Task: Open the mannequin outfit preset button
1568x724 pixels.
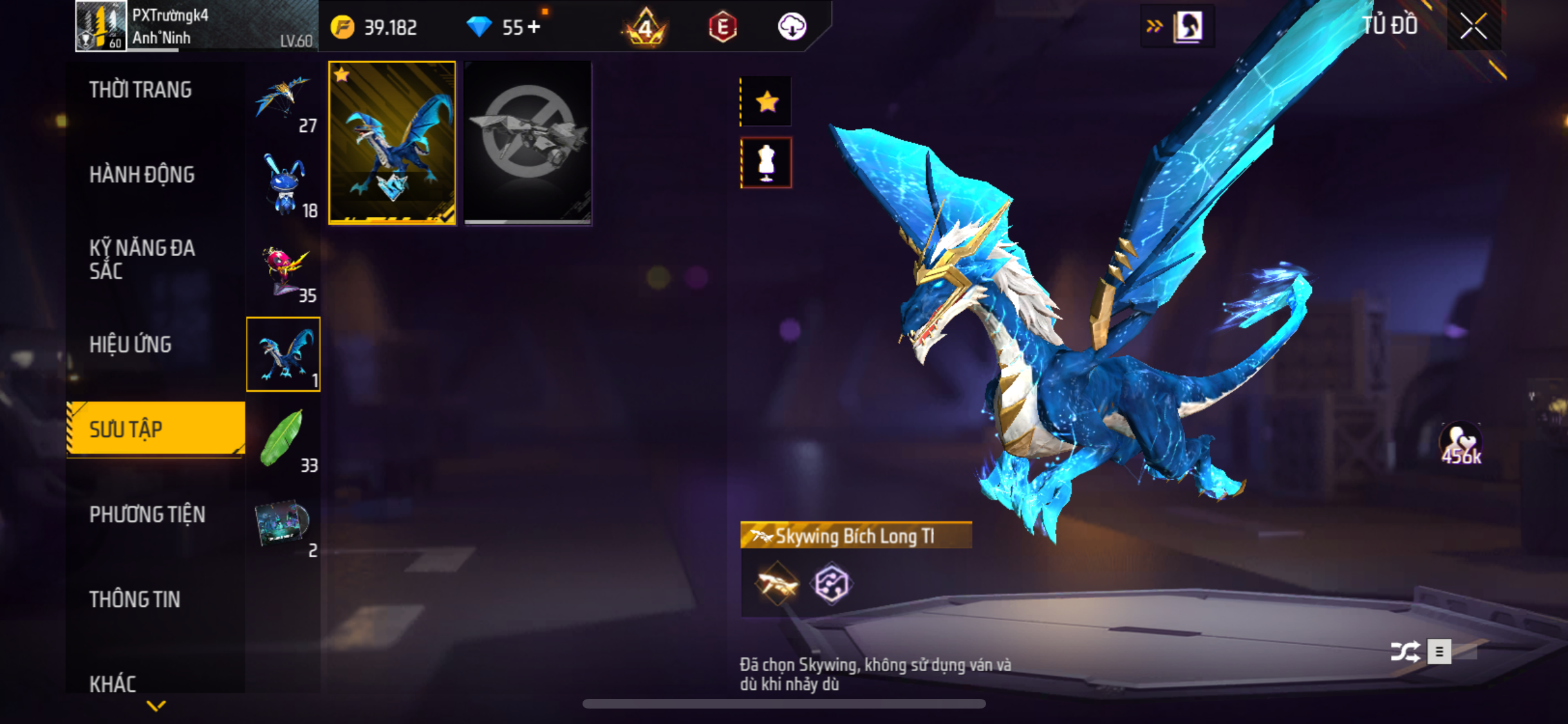Action: coord(766,162)
